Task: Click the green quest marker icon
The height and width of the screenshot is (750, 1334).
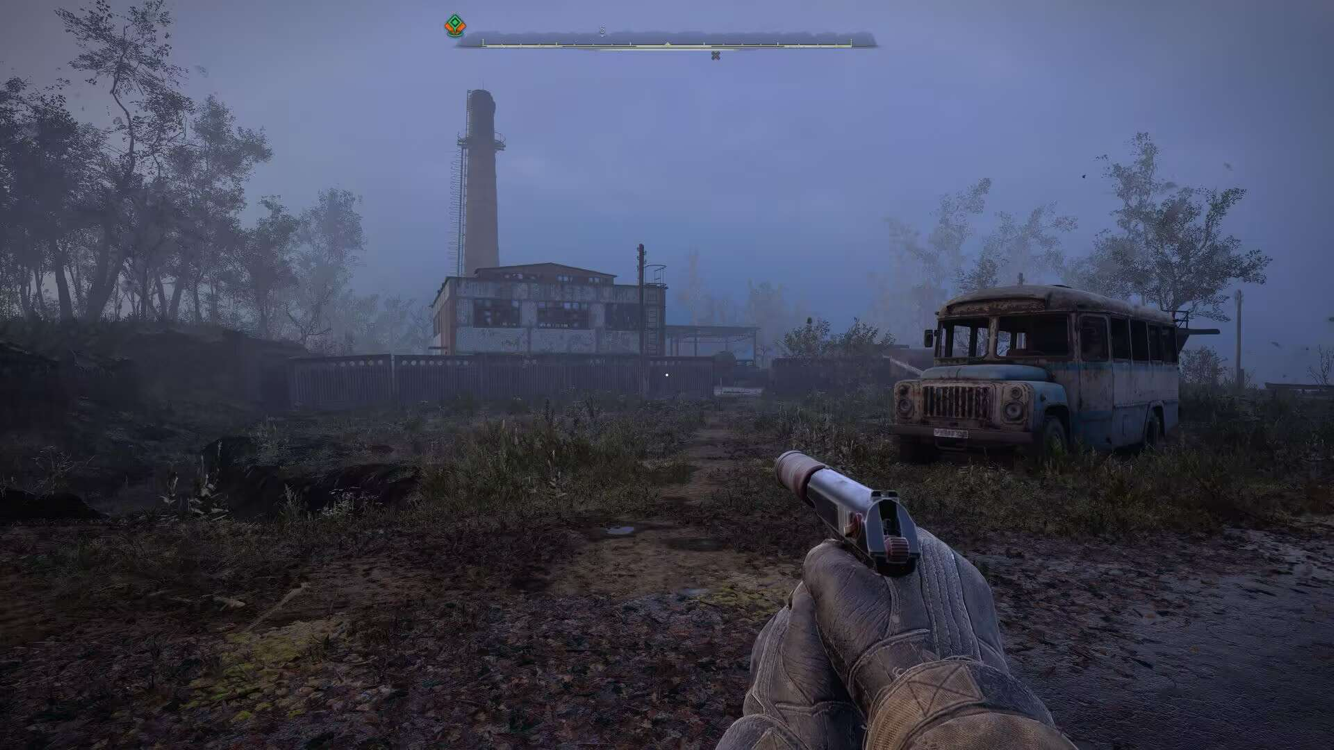Action: click(455, 26)
